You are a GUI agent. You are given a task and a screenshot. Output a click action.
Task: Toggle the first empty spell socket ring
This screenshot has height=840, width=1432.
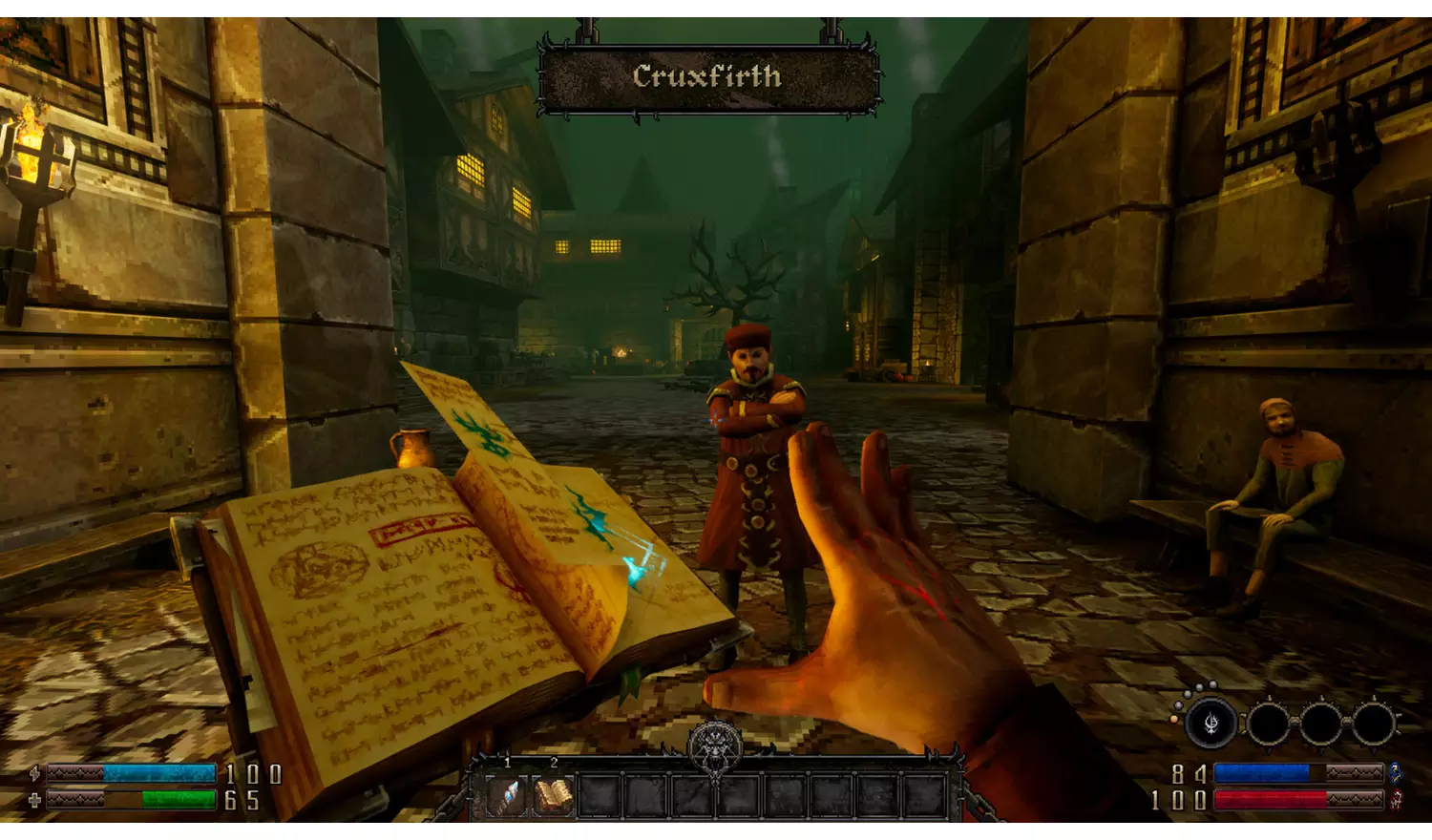coord(1270,724)
